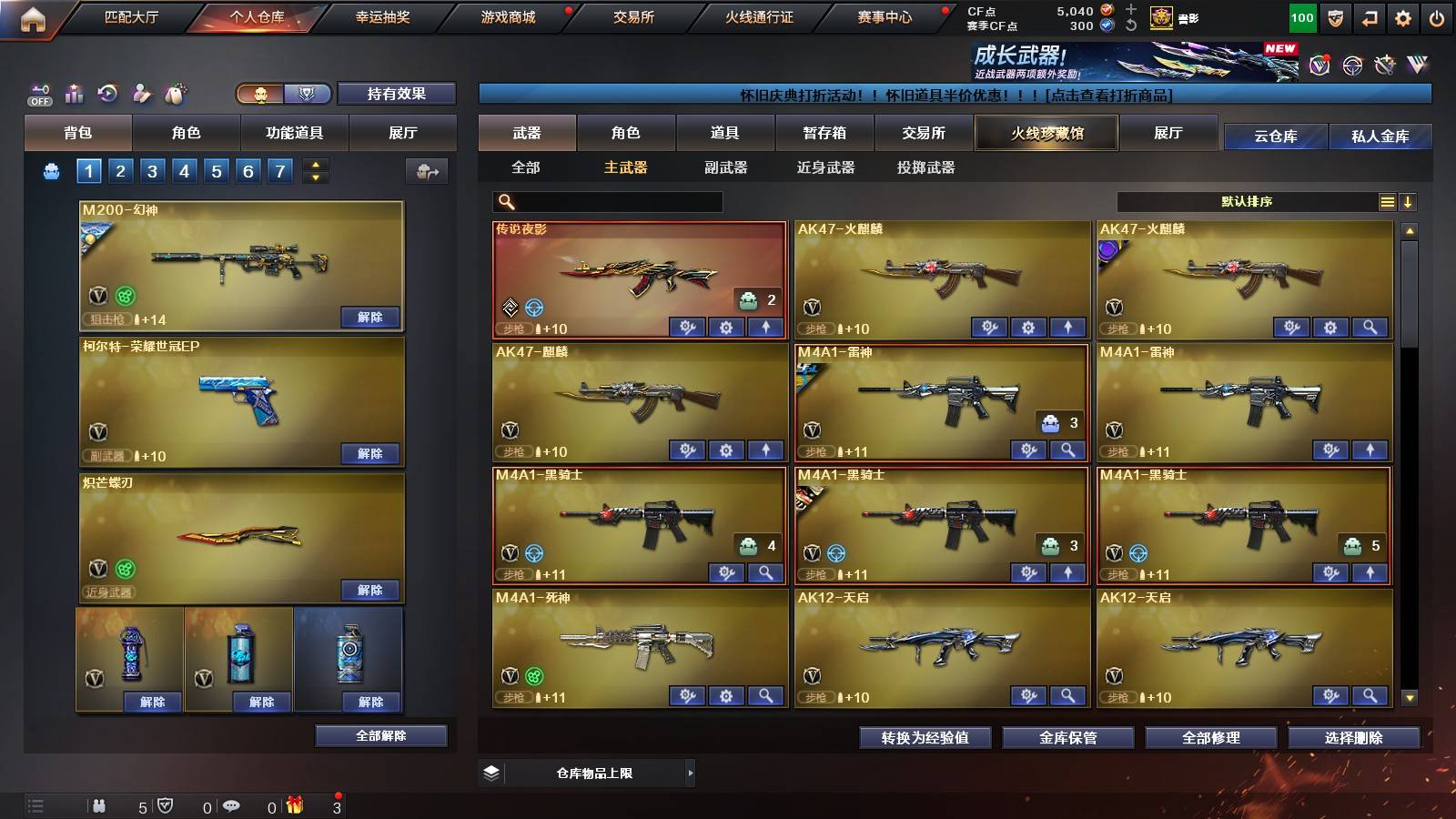
Task: Expand the arrow next to 仓库物品上限
Action: (692, 773)
